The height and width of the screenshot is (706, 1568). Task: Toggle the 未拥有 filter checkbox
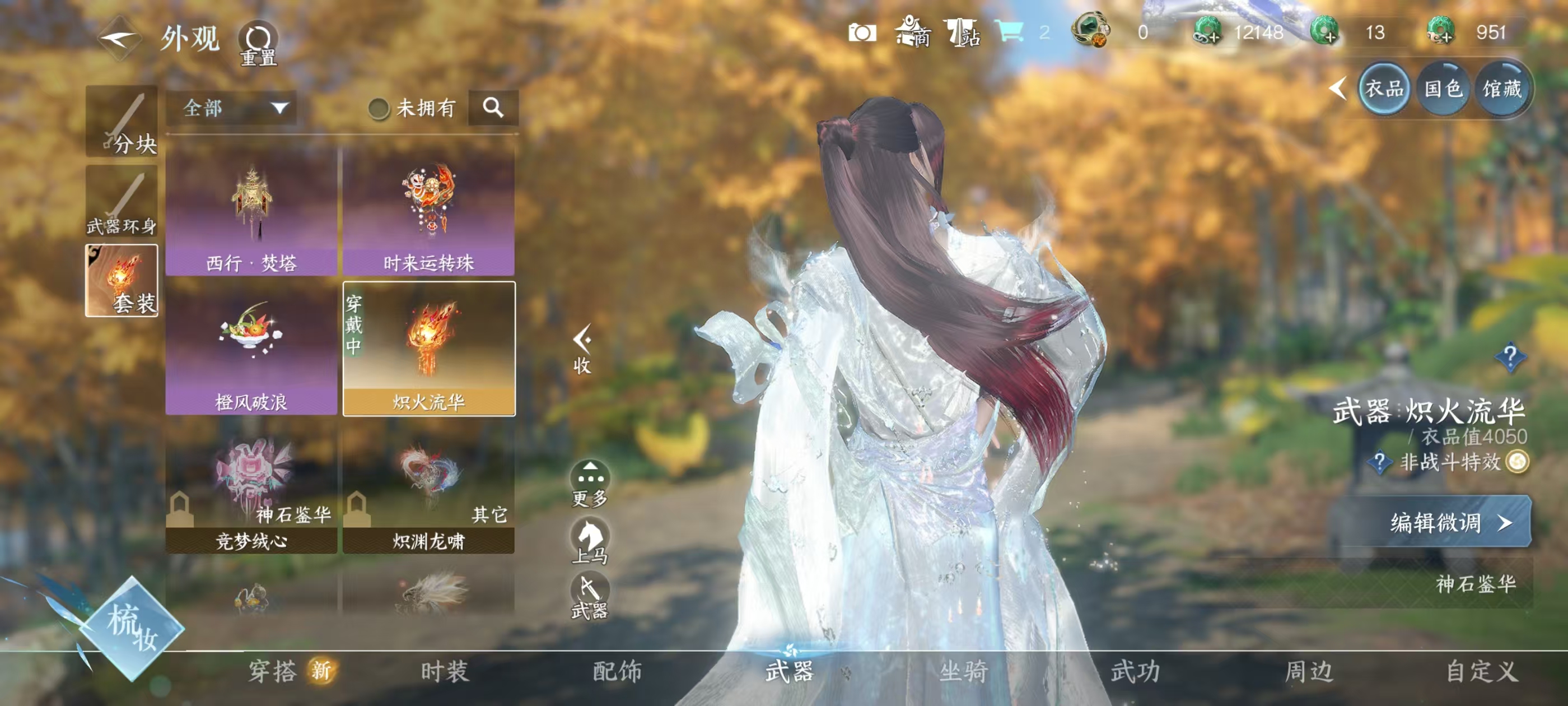(x=379, y=109)
